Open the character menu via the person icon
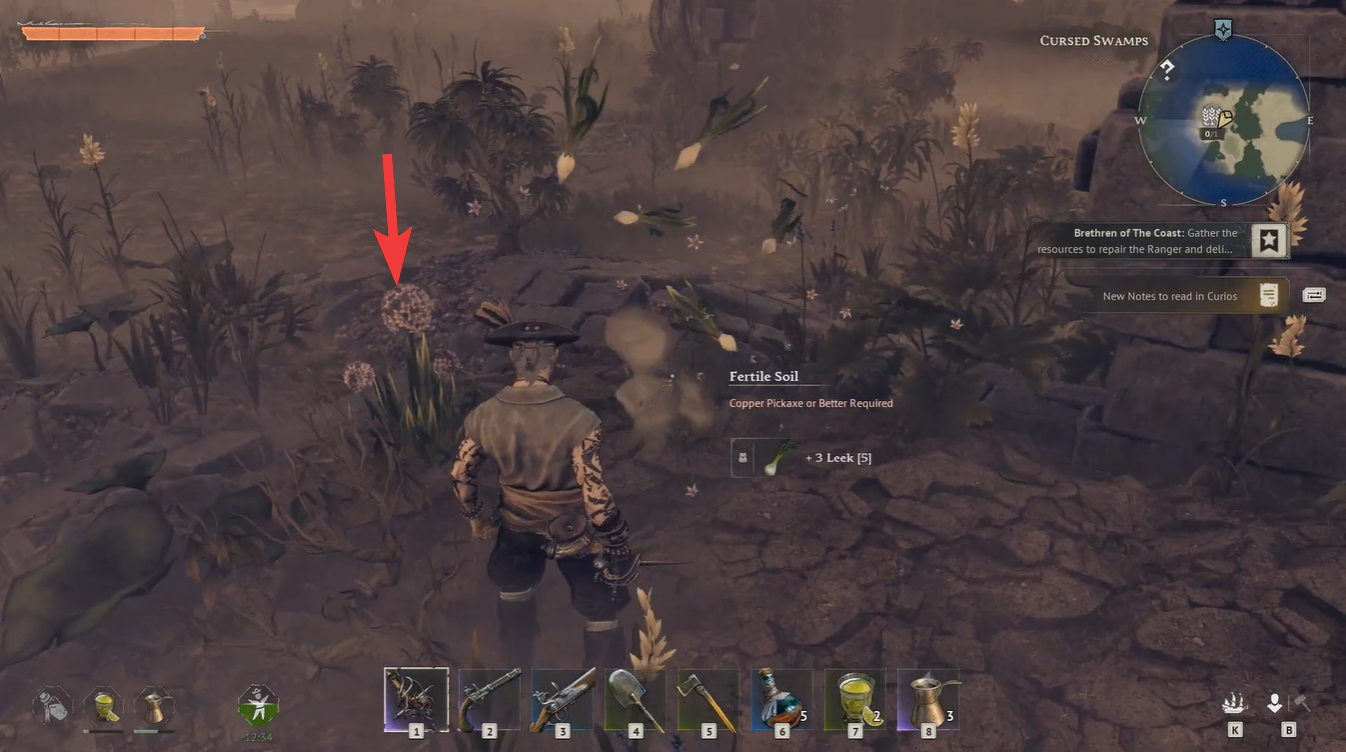This screenshot has height=752, width=1346. tap(1275, 704)
